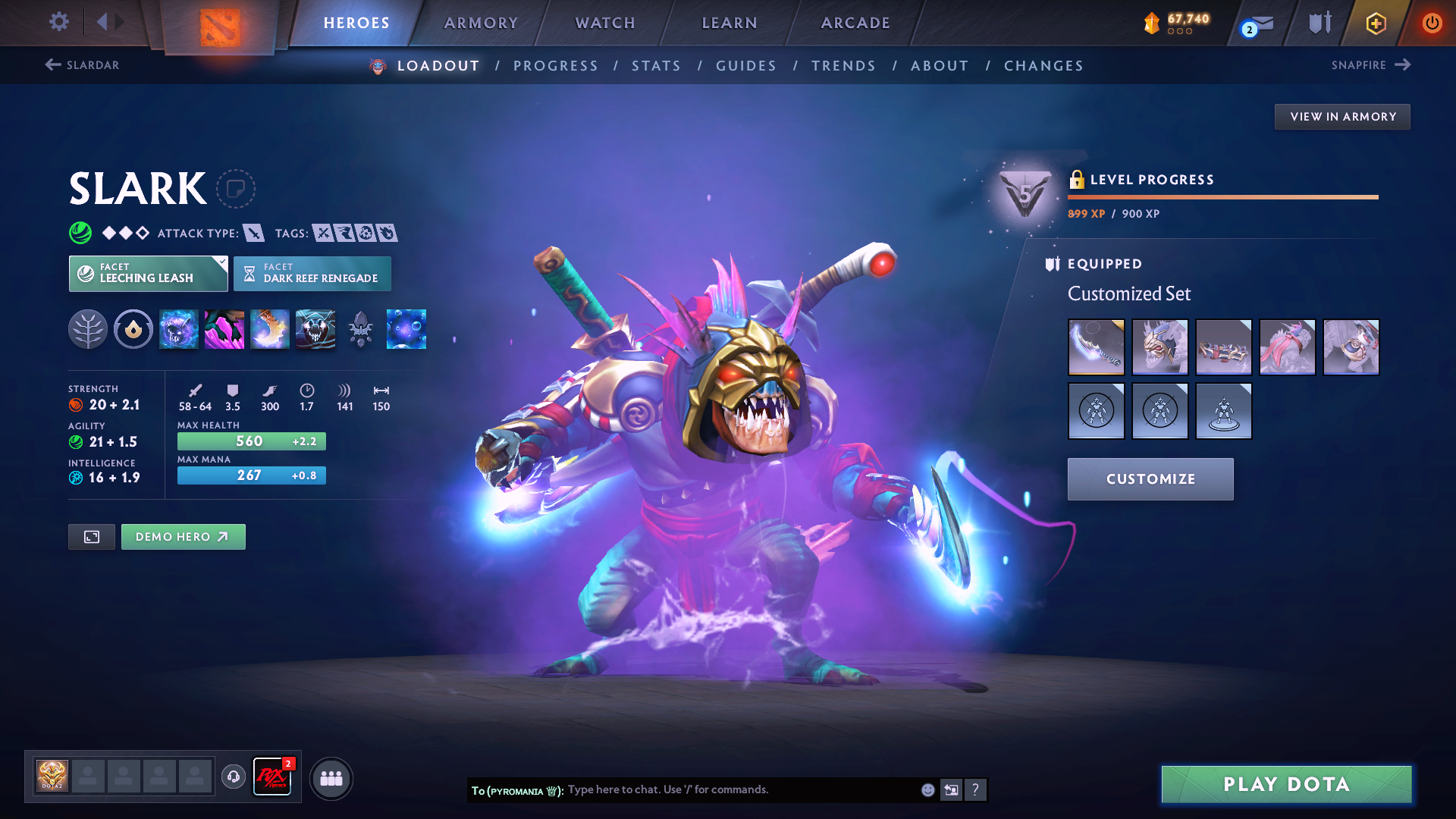1456x819 pixels.
Task: Open the settings gear menu
Action: tap(58, 22)
